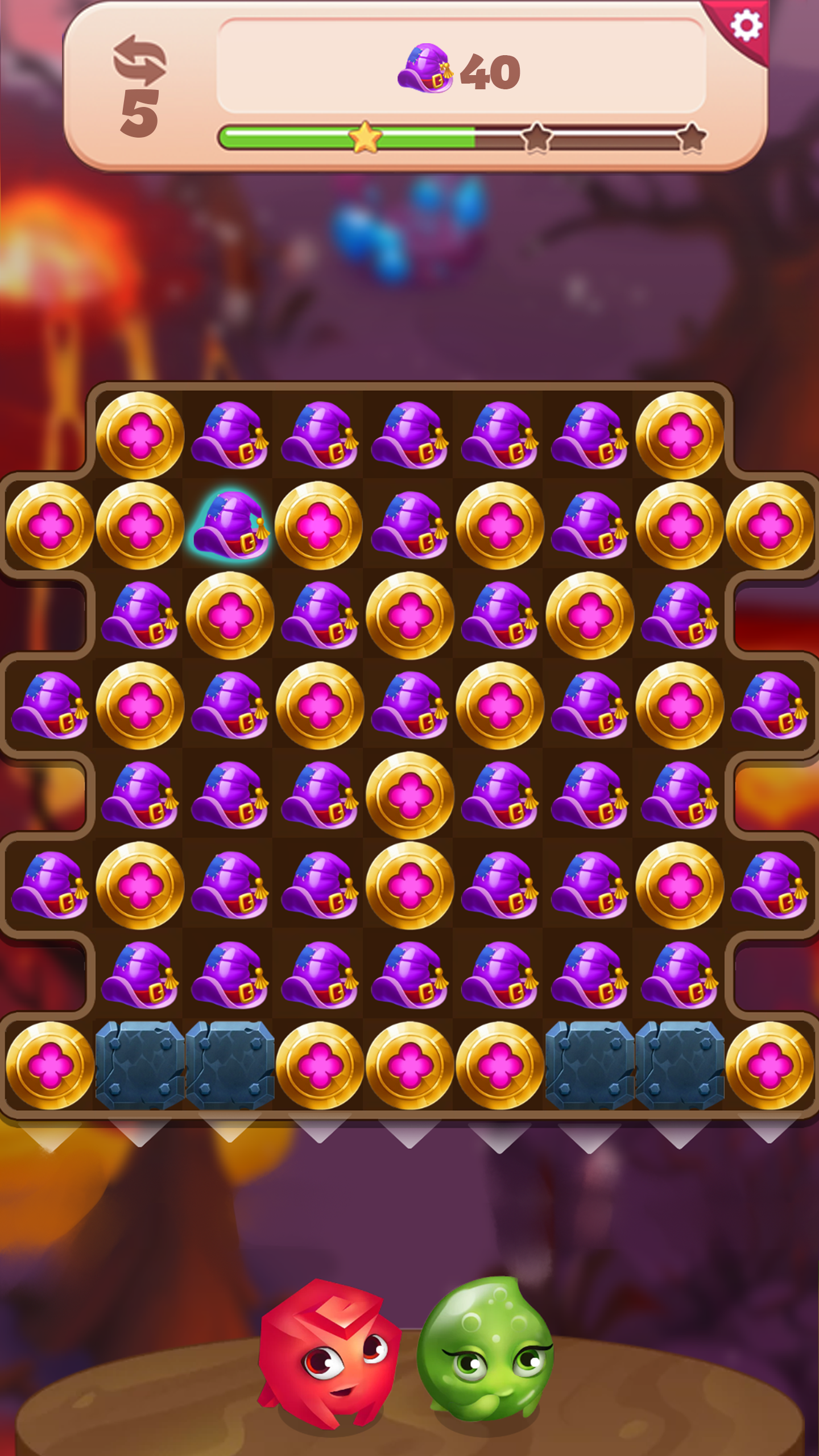Click the first filled star on the progress bar
819x1456 pixels.
click(366, 136)
